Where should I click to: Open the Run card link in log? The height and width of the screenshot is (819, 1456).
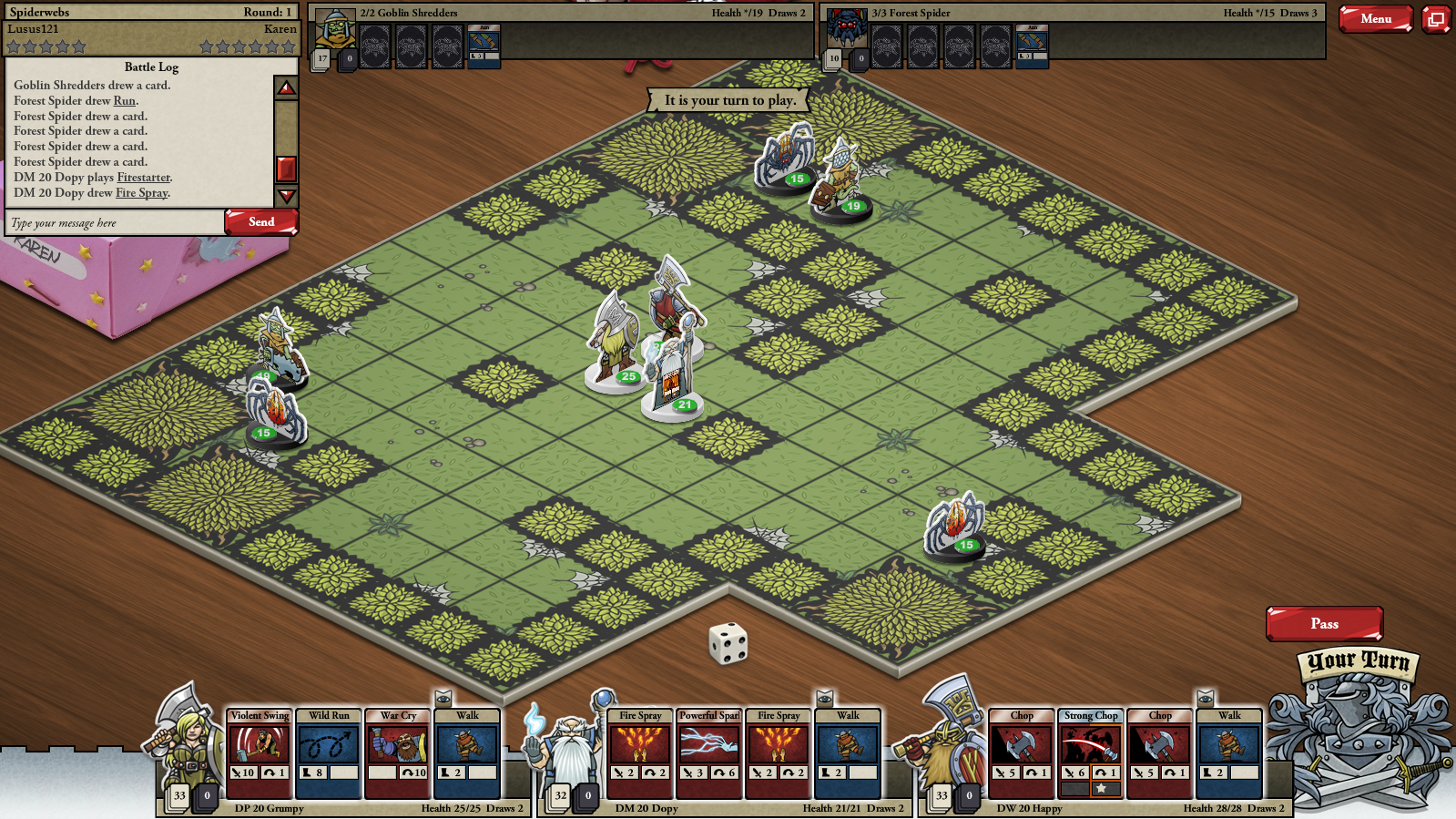124,101
